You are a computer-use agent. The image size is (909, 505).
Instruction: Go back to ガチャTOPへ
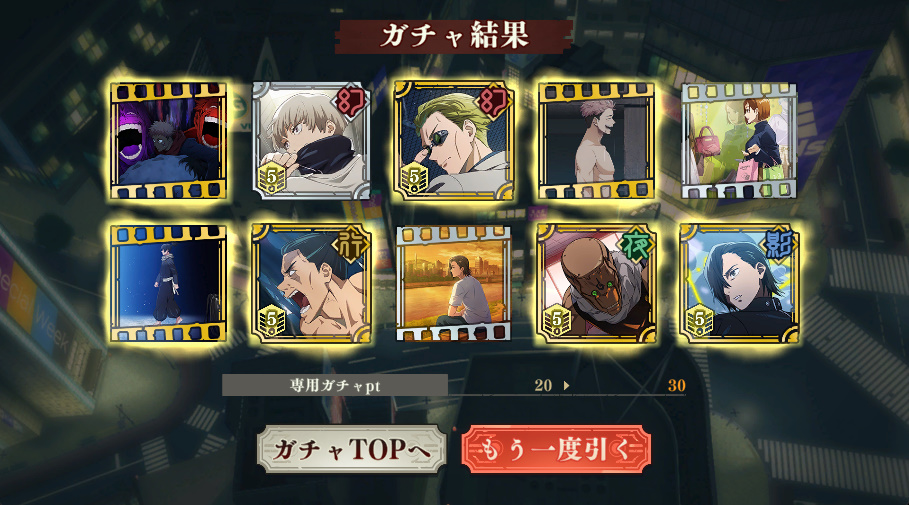click(x=350, y=450)
